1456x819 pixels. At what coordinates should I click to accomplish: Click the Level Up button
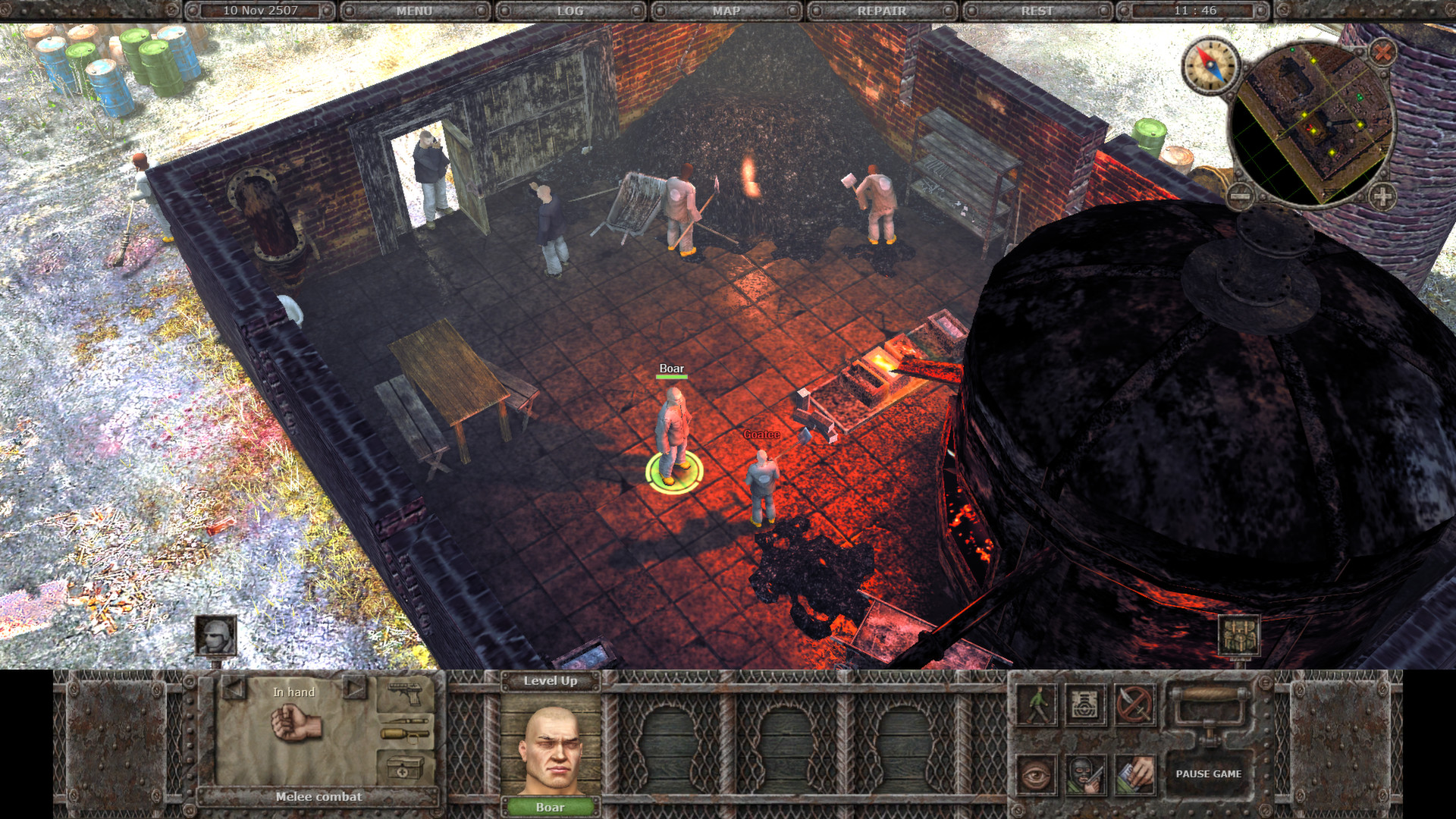click(551, 681)
